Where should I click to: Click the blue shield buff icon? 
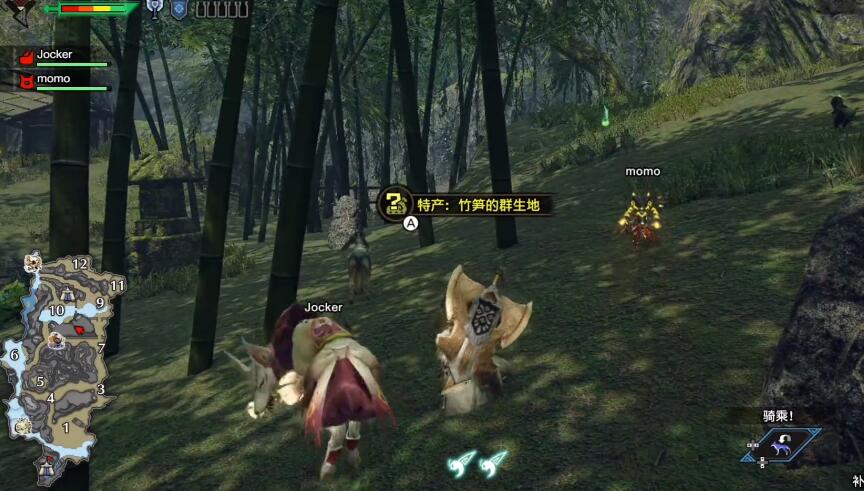(x=179, y=9)
